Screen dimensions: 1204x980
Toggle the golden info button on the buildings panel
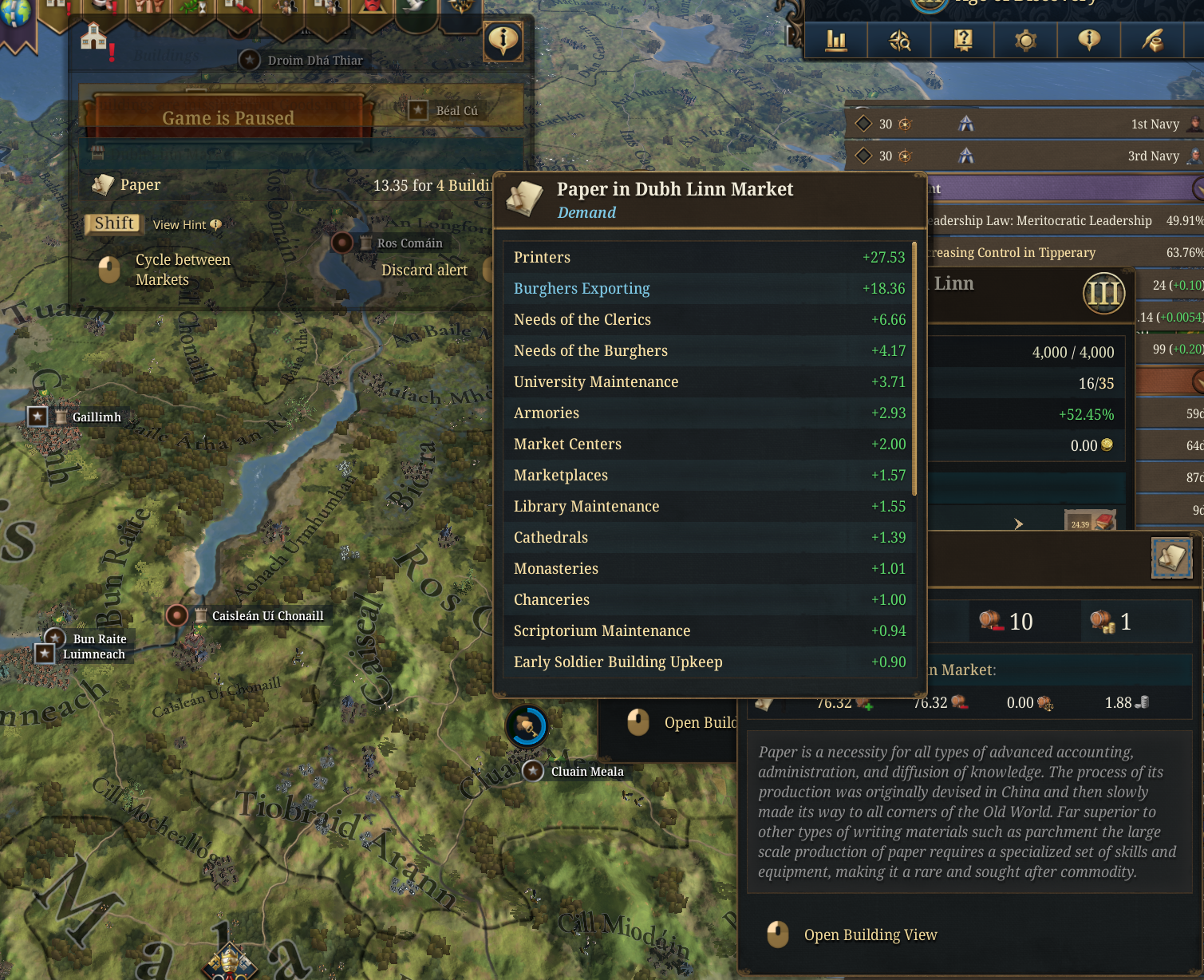tap(503, 40)
